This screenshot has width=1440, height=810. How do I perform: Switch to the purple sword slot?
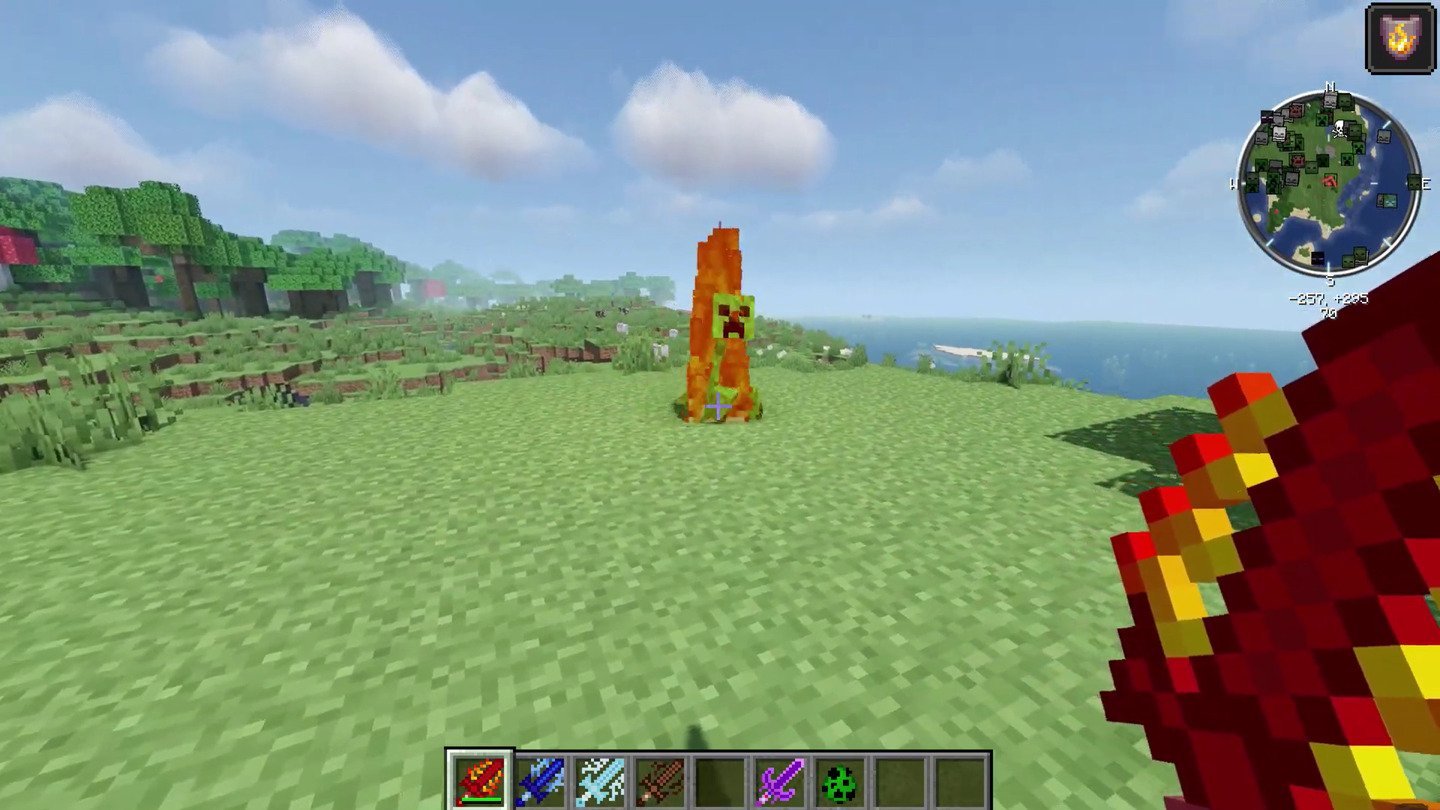779,781
